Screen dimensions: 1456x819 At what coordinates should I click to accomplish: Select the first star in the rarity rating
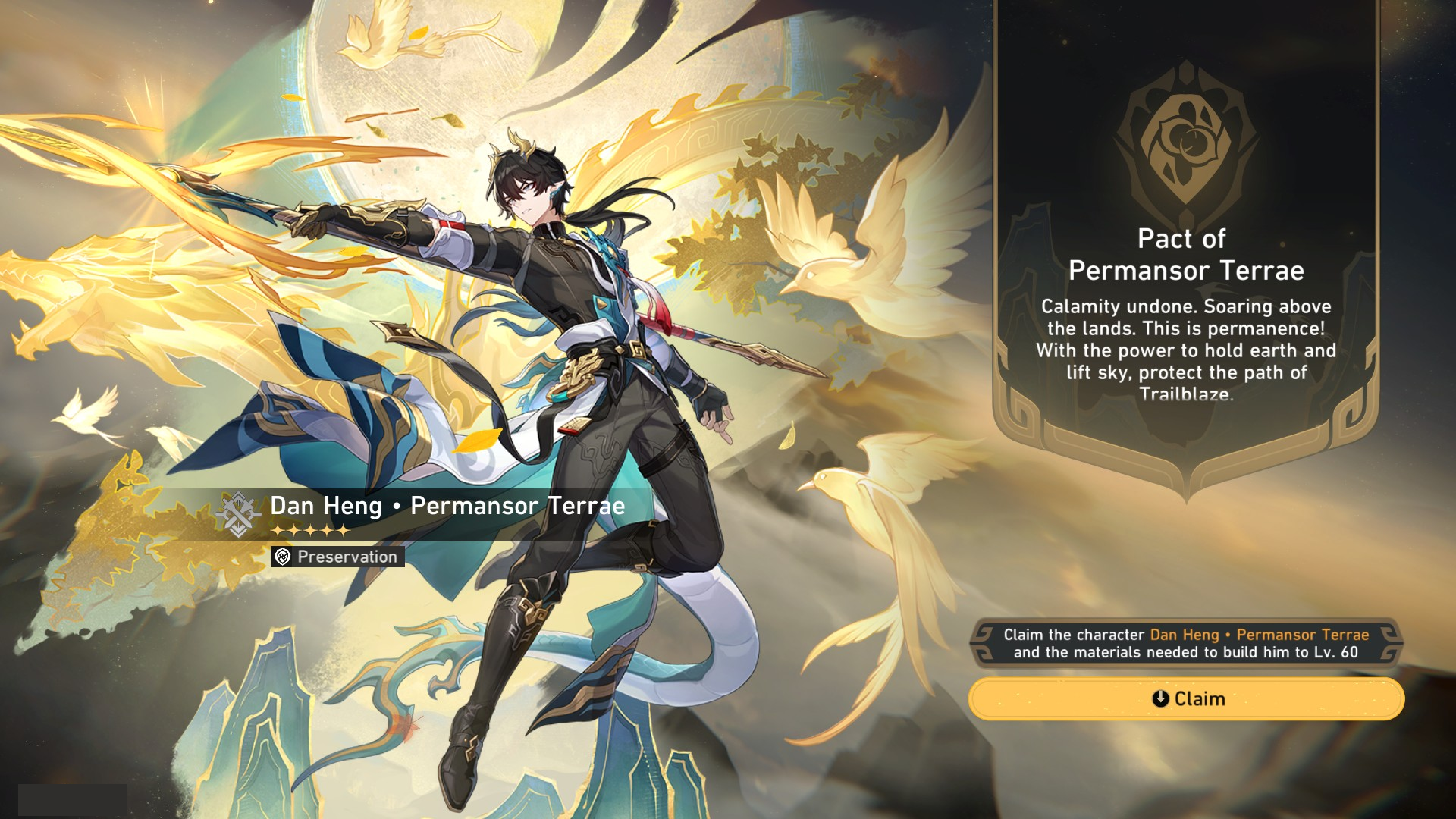point(278,531)
